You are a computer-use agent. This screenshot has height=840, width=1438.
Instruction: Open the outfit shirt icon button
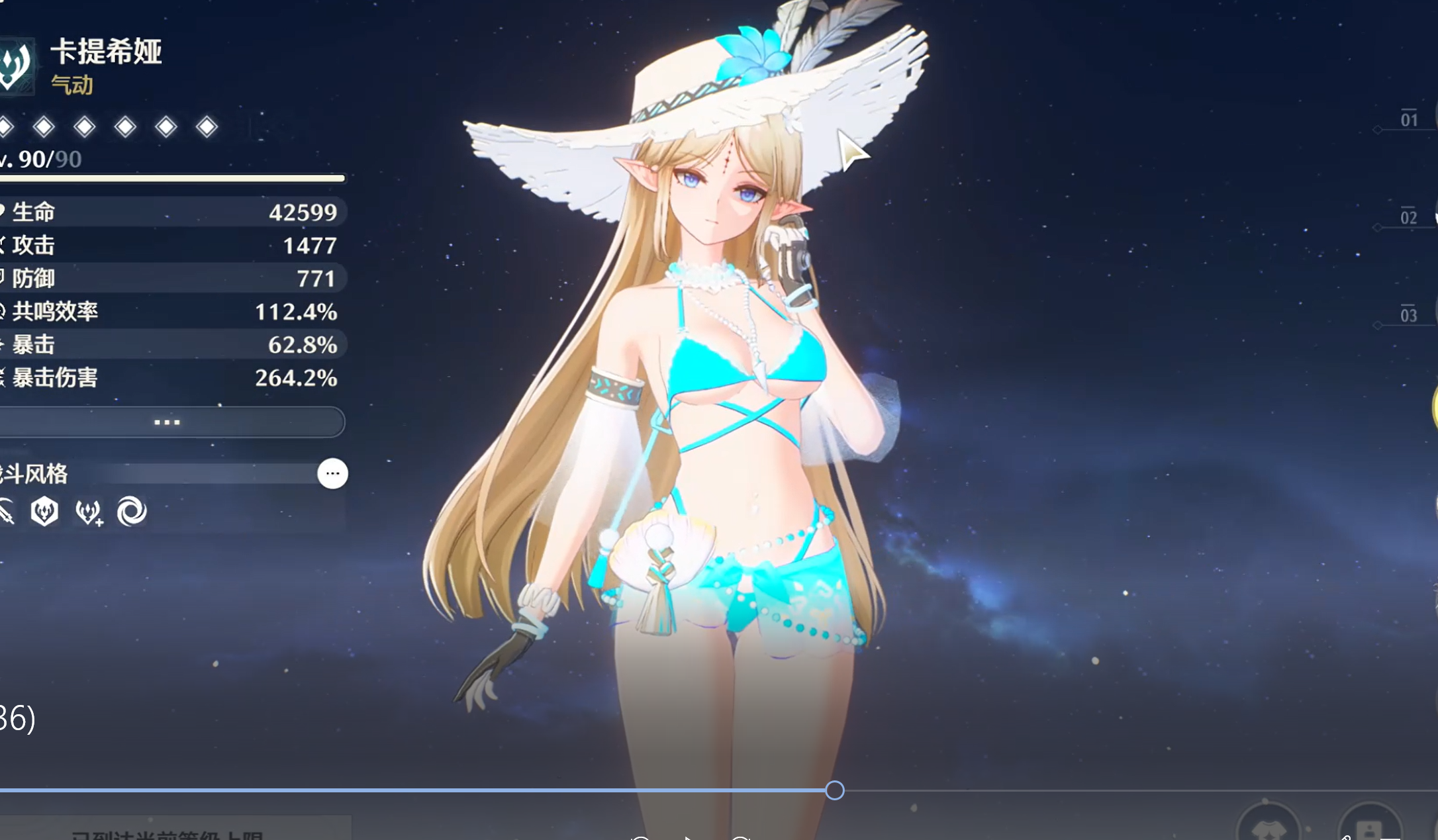1268,829
